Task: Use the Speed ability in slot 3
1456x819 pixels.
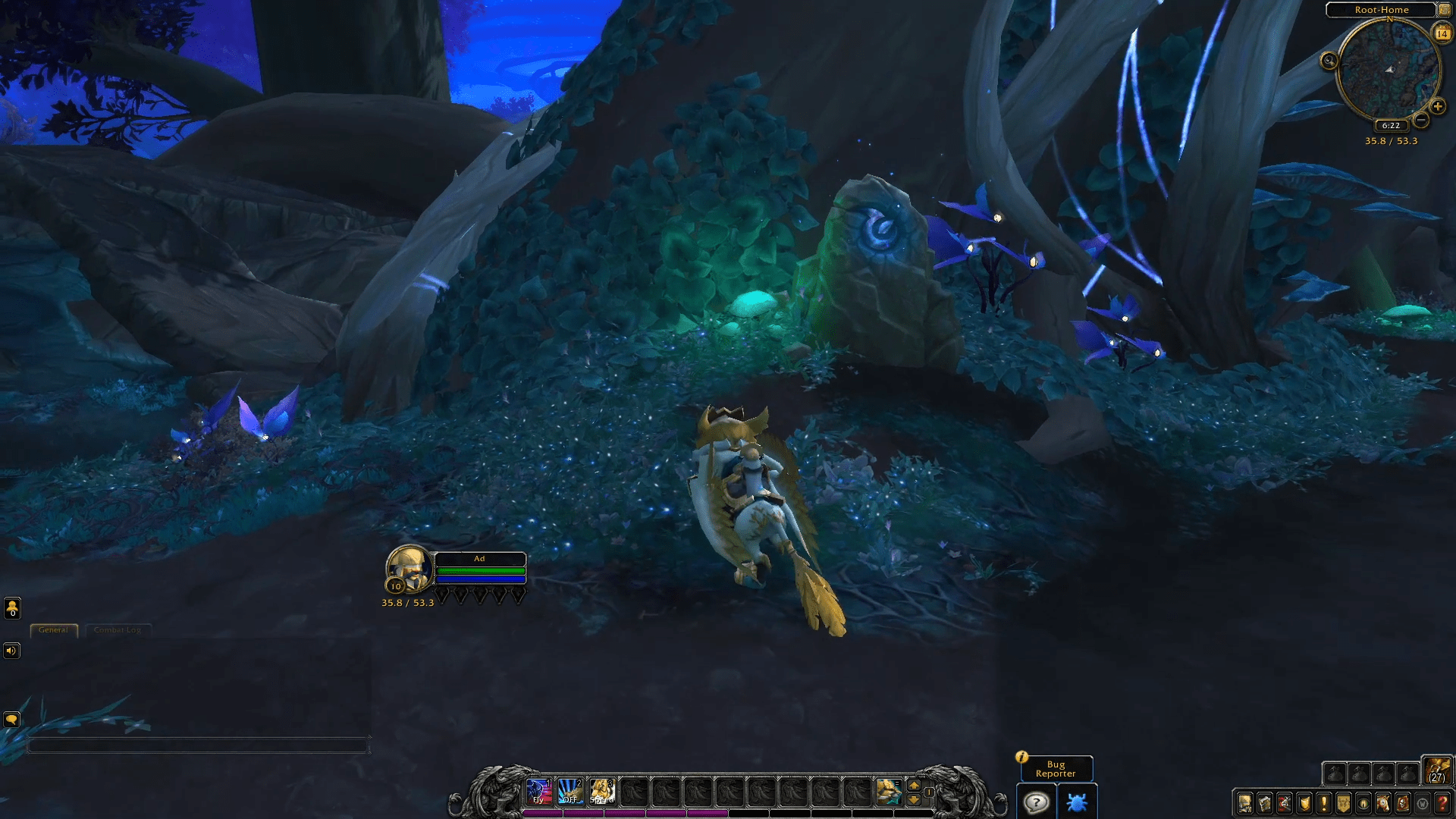Action: point(602,791)
